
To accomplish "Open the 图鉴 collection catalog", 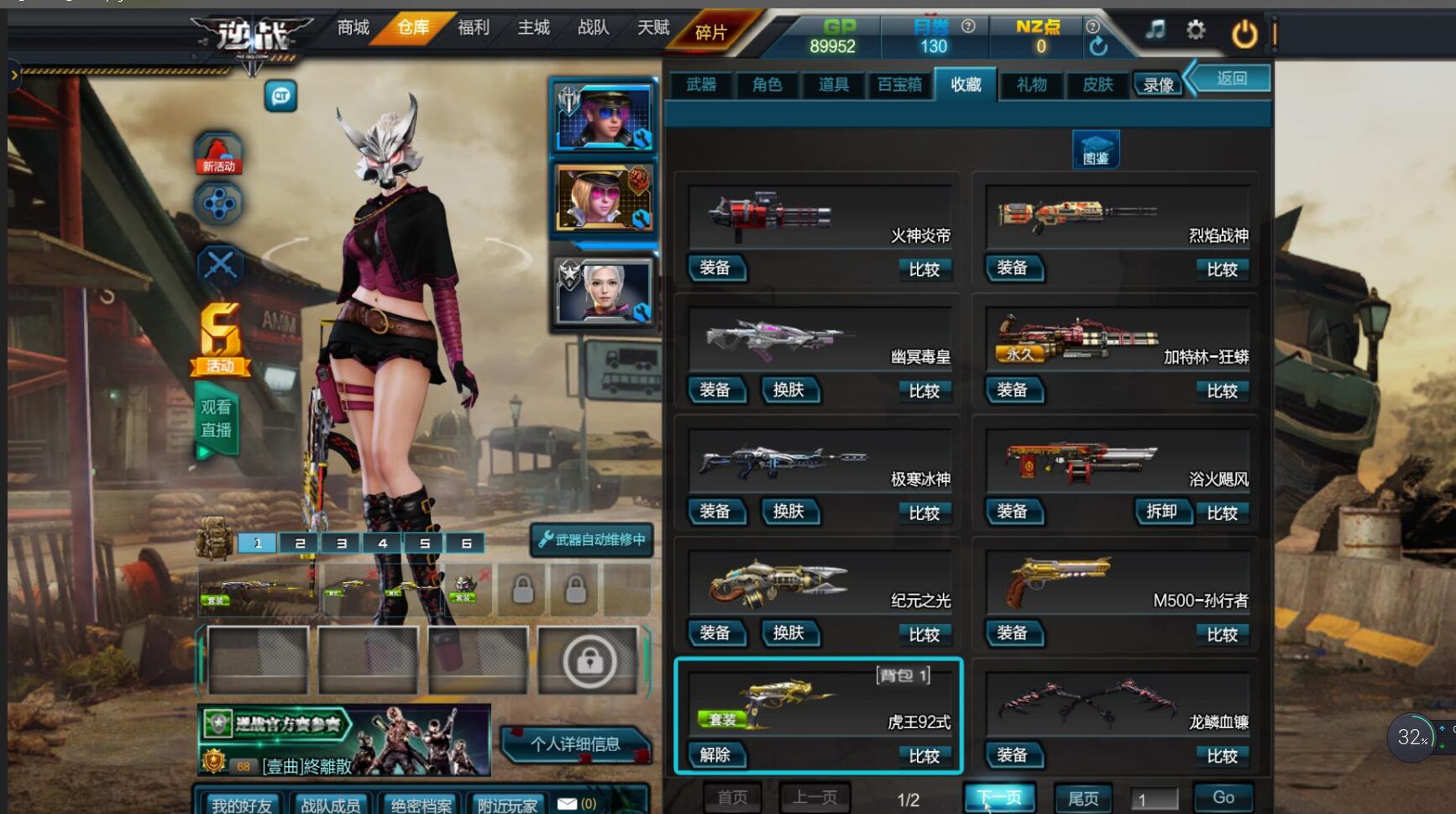I will 1096,150.
